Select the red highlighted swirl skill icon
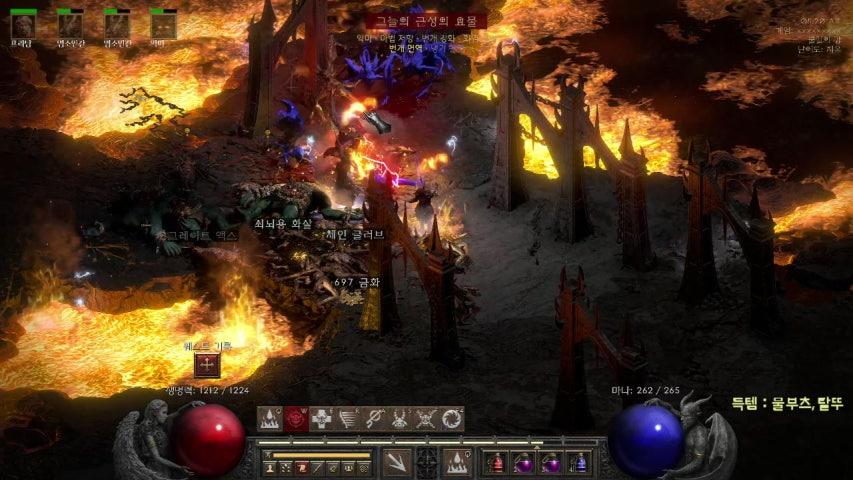The width and height of the screenshot is (853, 480). [296, 420]
